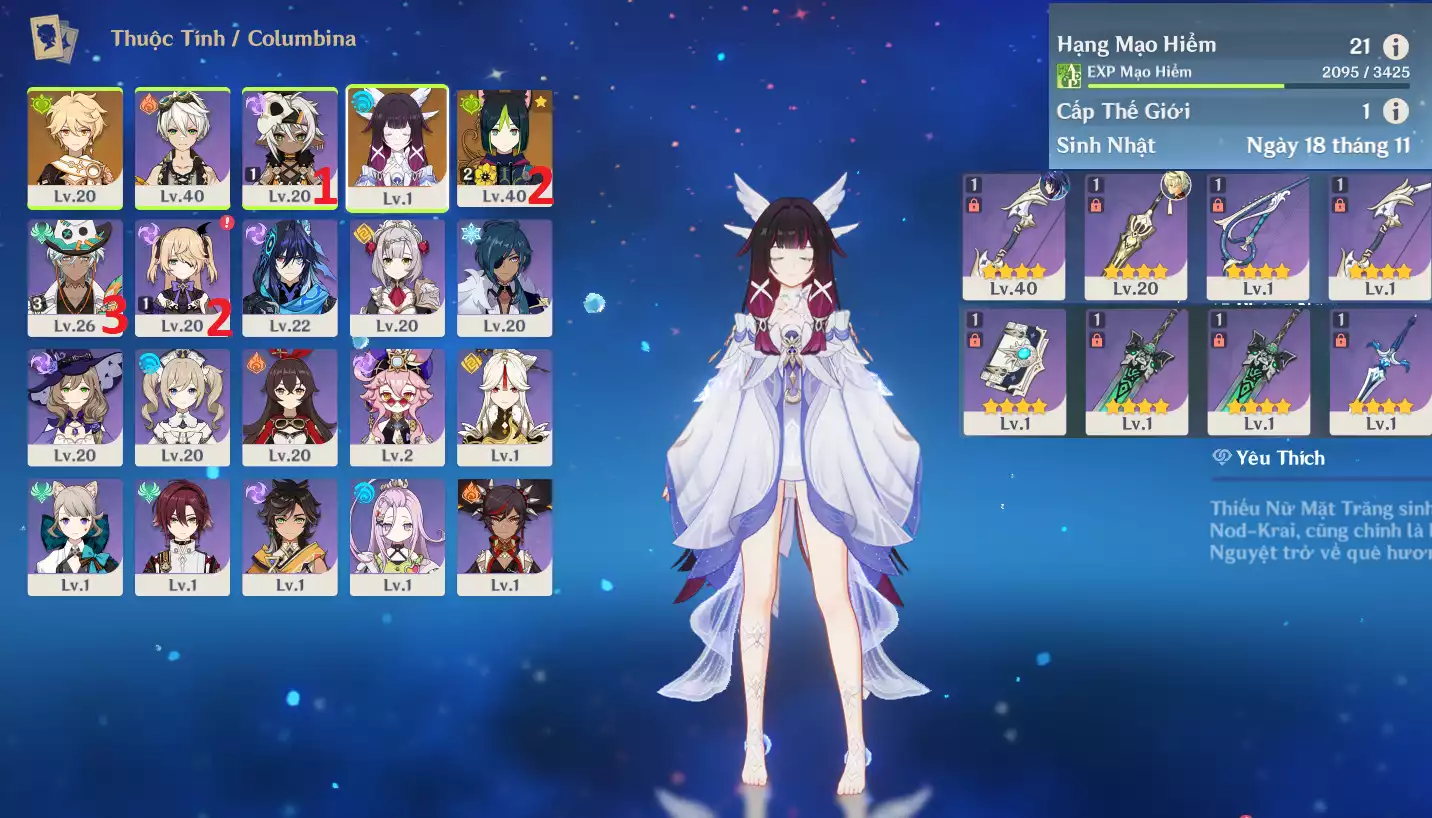Image resolution: width=1432 pixels, height=818 pixels.
Task: Select Kaeya's Cryo character card
Action: 504,278
